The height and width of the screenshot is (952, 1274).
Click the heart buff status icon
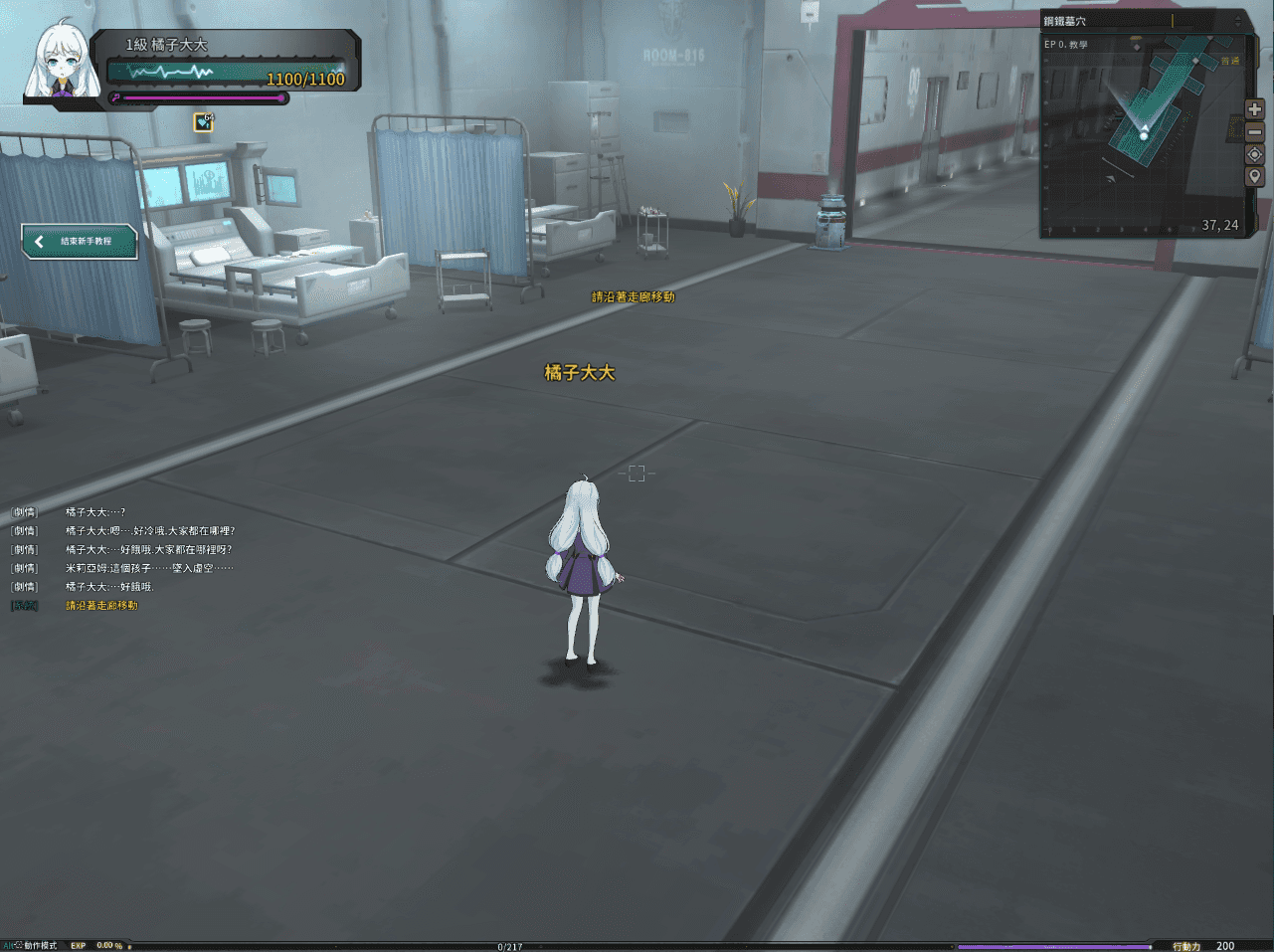[204, 122]
